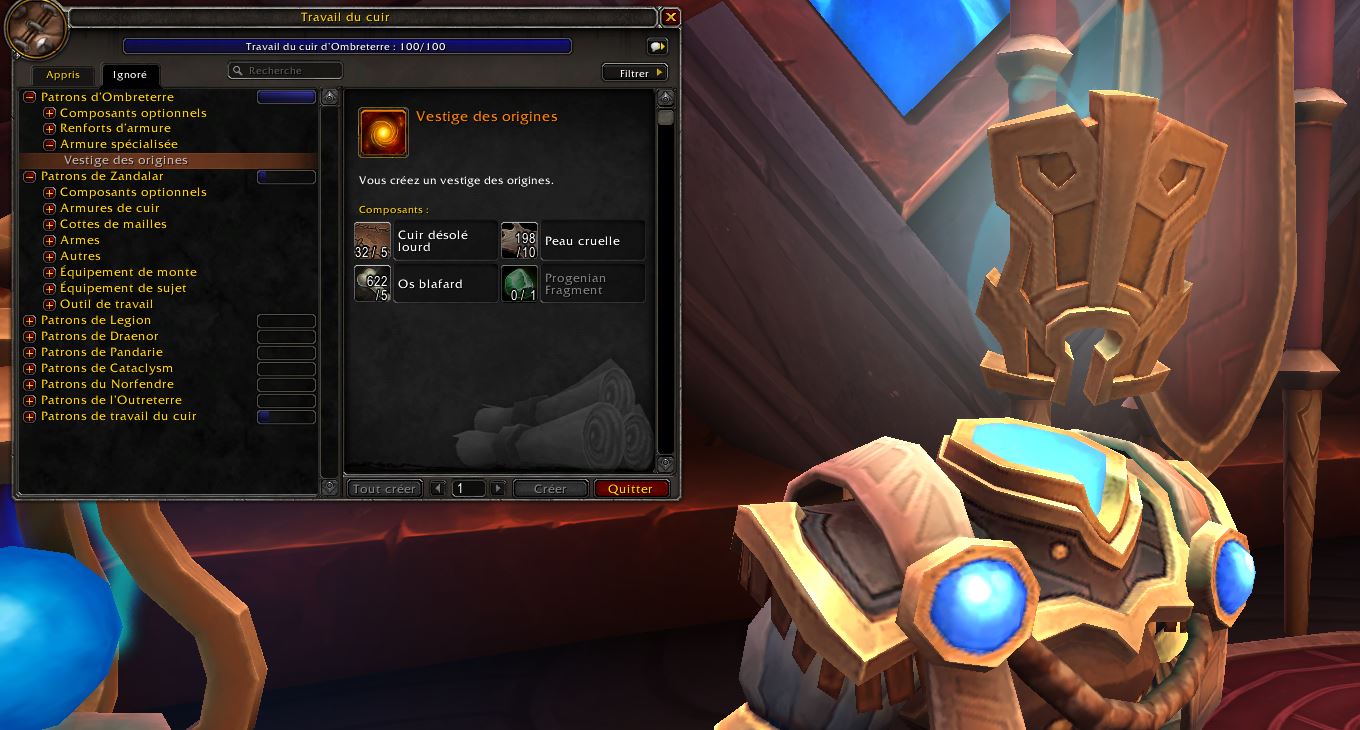Image resolution: width=1360 pixels, height=730 pixels.
Task: Increase the craft quantity with the right arrow
Action: 497,489
